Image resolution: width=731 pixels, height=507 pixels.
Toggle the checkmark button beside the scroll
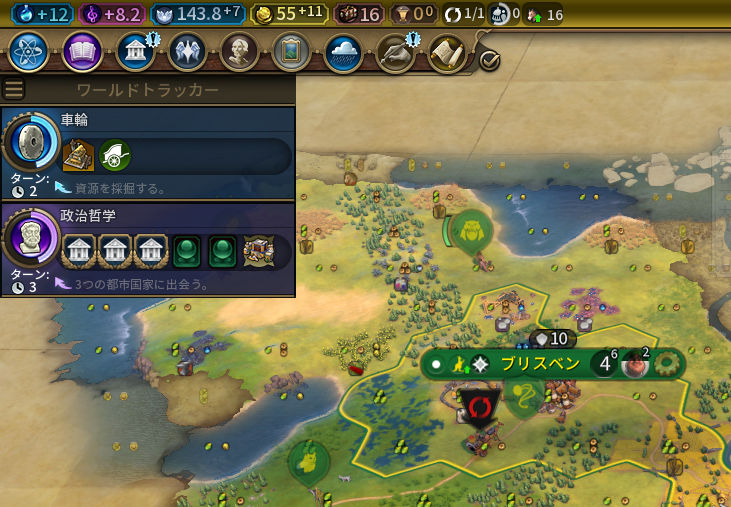(x=489, y=60)
